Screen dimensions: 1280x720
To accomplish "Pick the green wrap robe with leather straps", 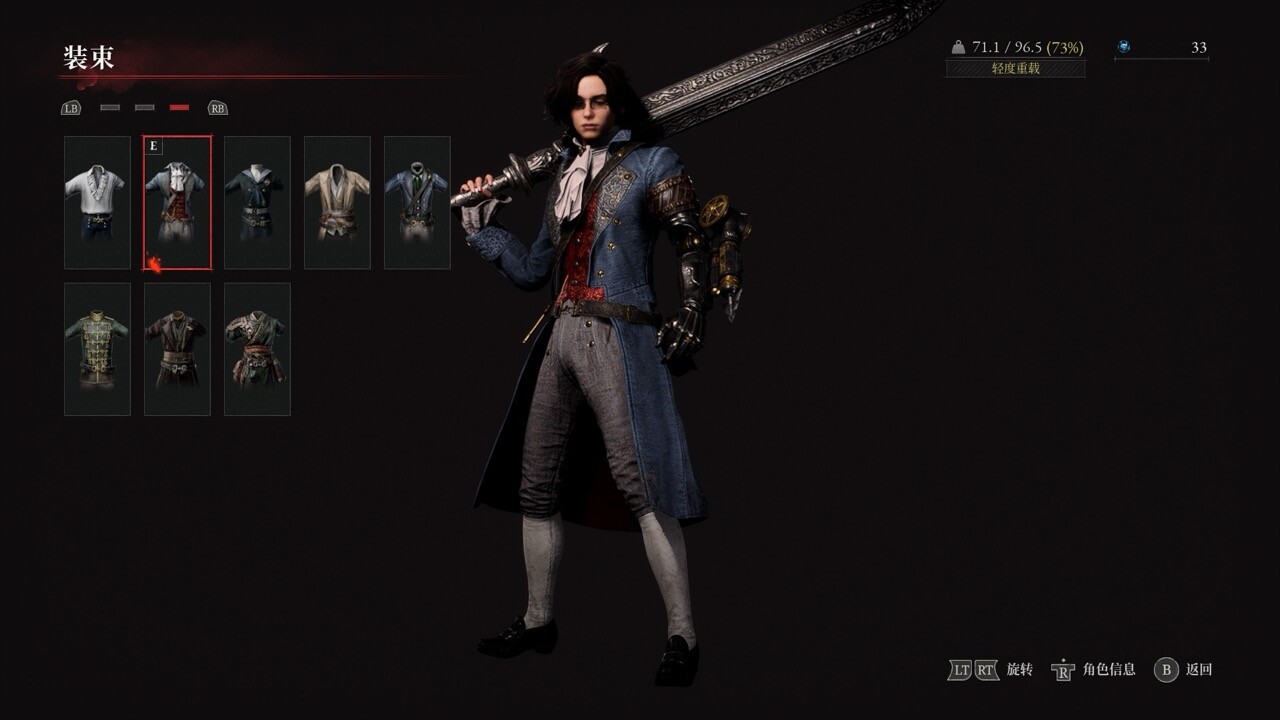I will (257, 349).
